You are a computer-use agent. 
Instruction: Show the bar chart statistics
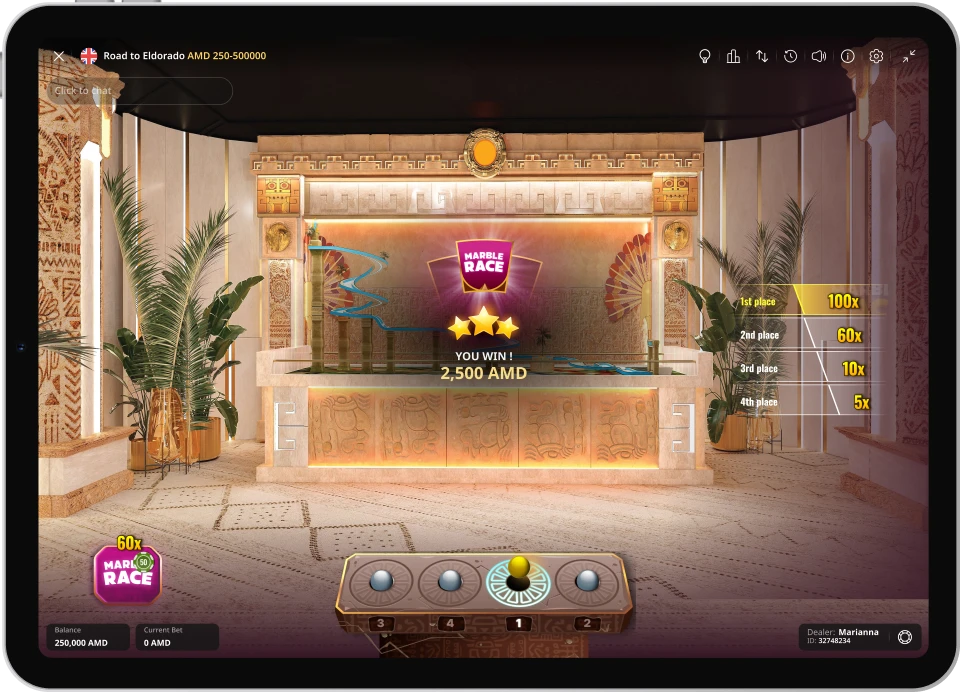coord(733,56)
